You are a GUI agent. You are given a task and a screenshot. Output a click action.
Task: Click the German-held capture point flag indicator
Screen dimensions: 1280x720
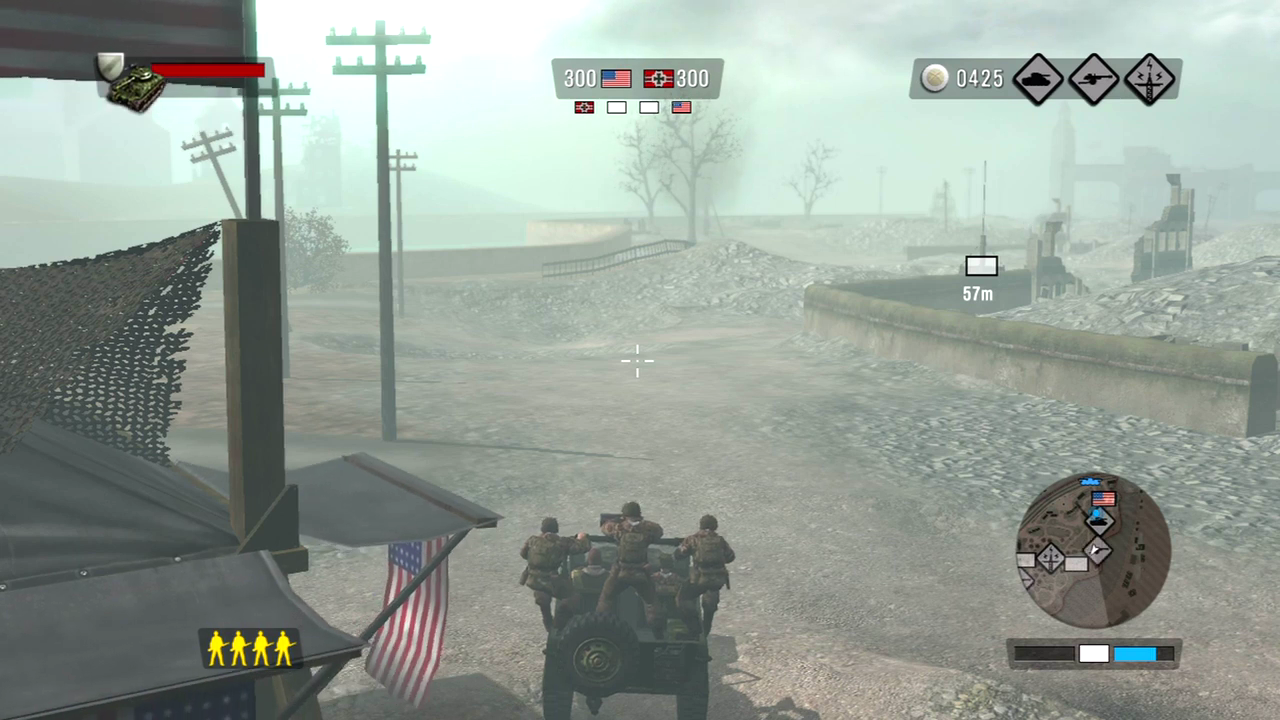pos(585,107)
